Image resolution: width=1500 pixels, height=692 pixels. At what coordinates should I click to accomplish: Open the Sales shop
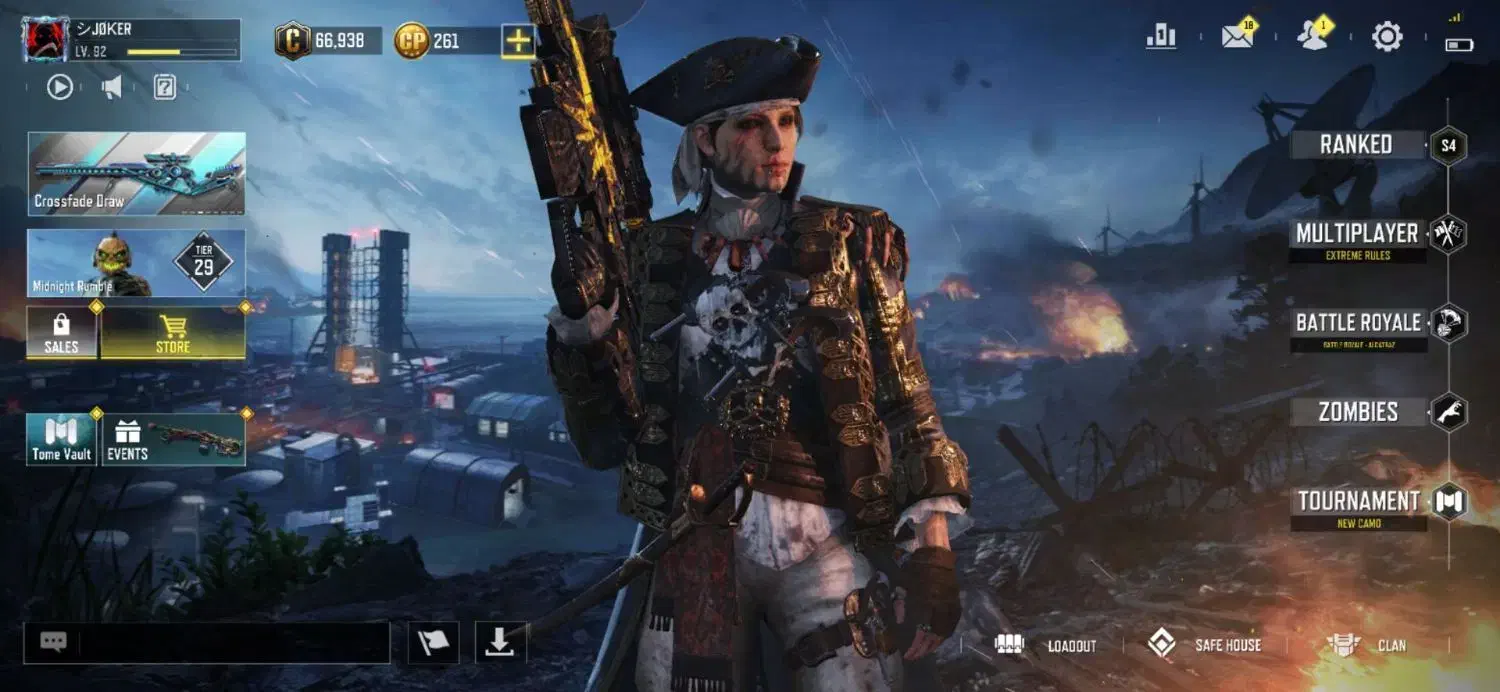(x=61, y=332)
